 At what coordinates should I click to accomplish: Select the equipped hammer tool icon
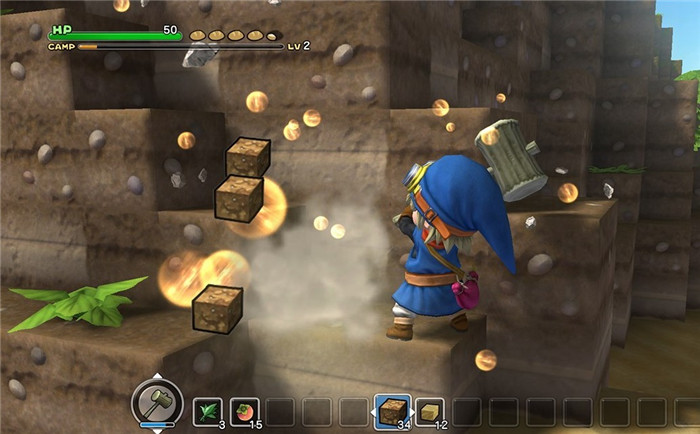click(x=157, y=402)
